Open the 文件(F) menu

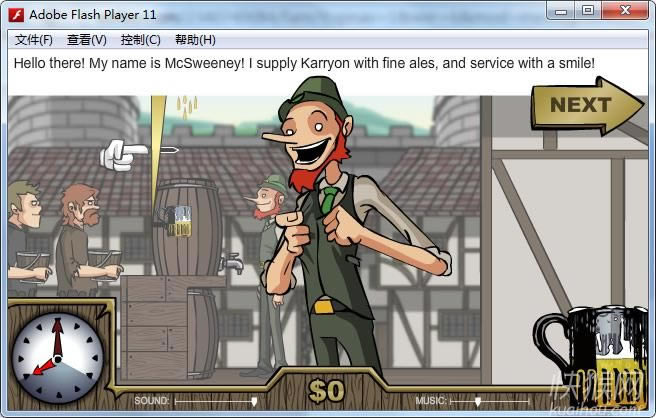[x=34, y=40]
